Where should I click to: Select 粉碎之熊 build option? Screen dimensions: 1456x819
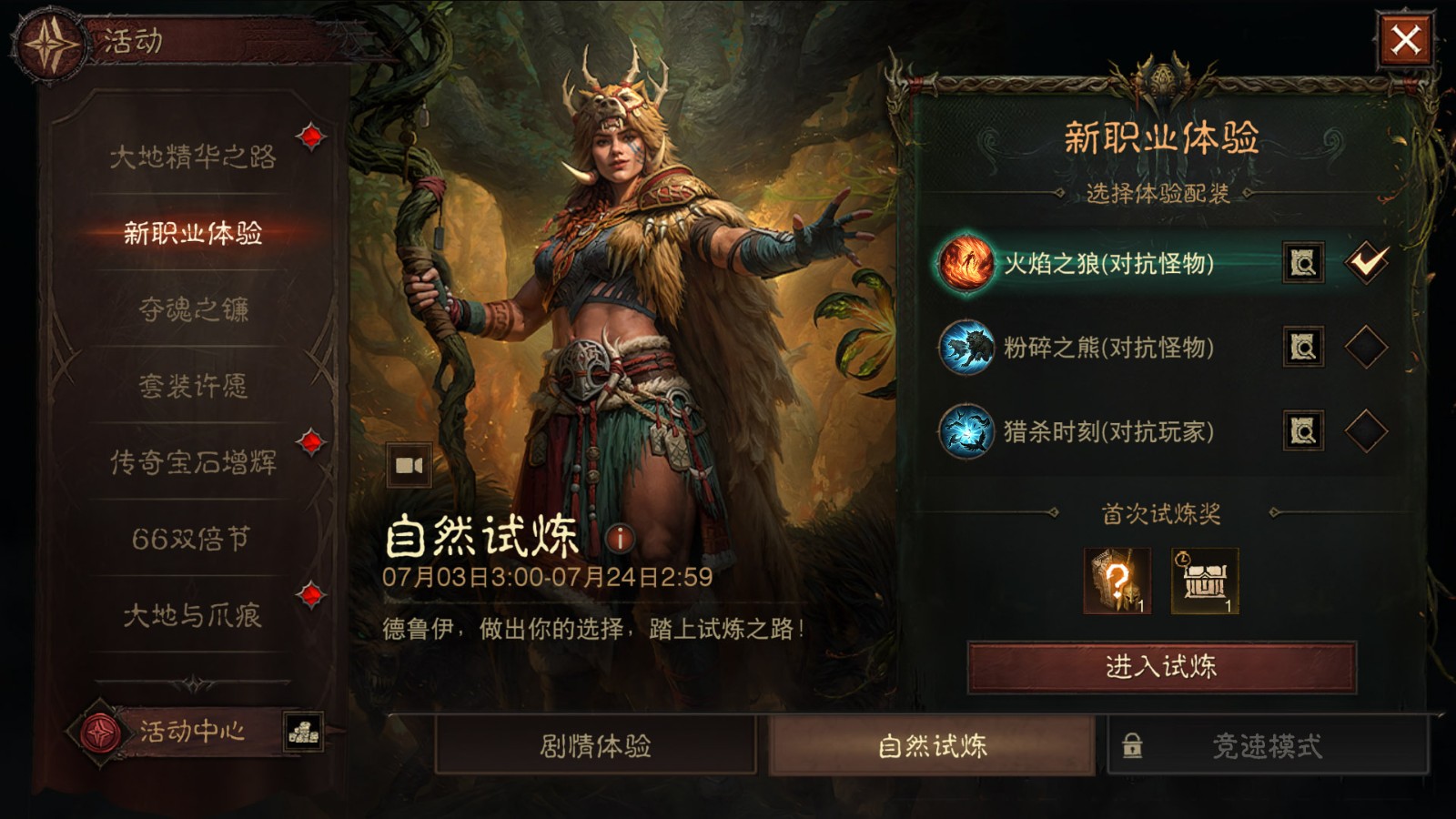[x=1366, y=347]
